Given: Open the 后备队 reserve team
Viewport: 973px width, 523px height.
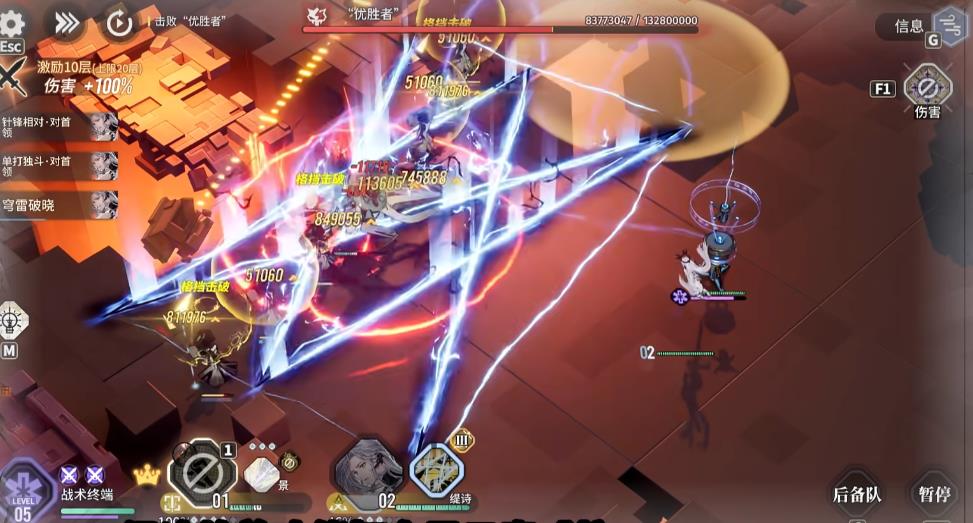Looking at the screenshot, I should [x=857, y=494].
